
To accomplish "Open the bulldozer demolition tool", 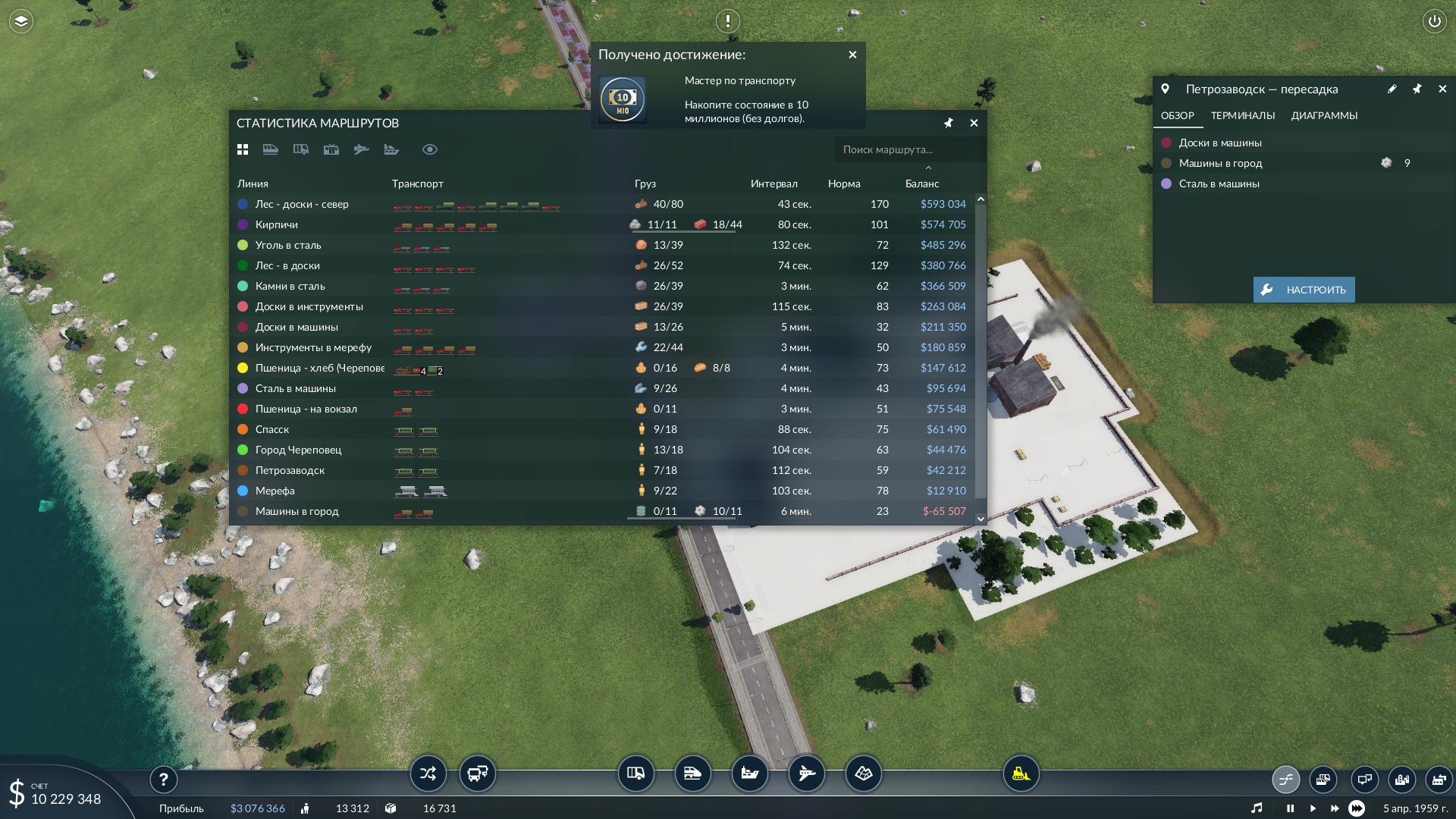I will 1021,773.
